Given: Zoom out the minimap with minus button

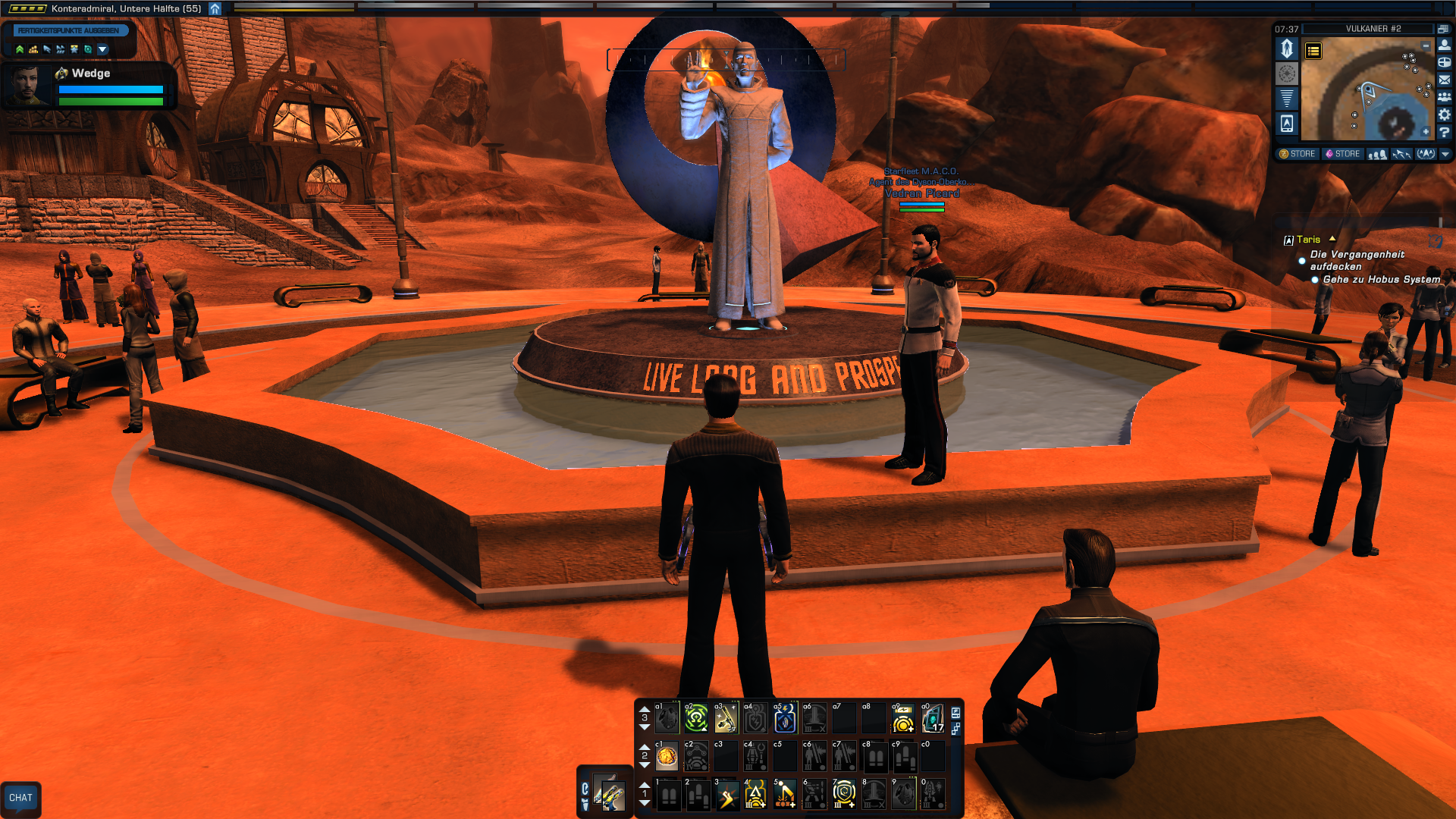Looking at the screenshot, I should pyautogui.click(x=1426, y=46).
